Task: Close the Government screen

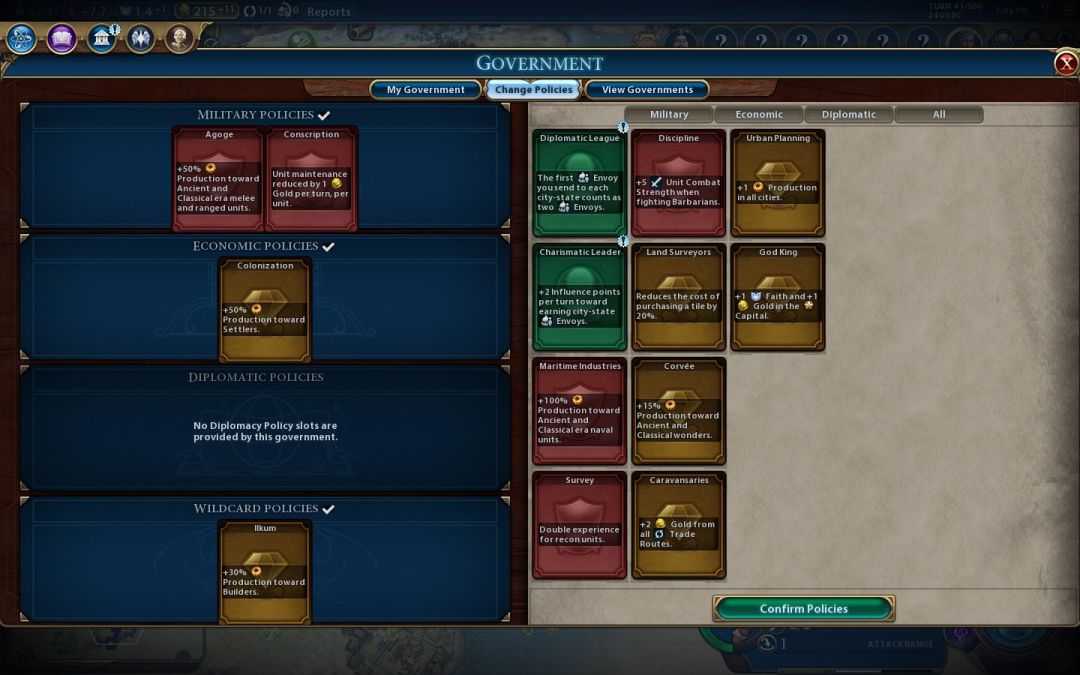Action: (1066, 64)
